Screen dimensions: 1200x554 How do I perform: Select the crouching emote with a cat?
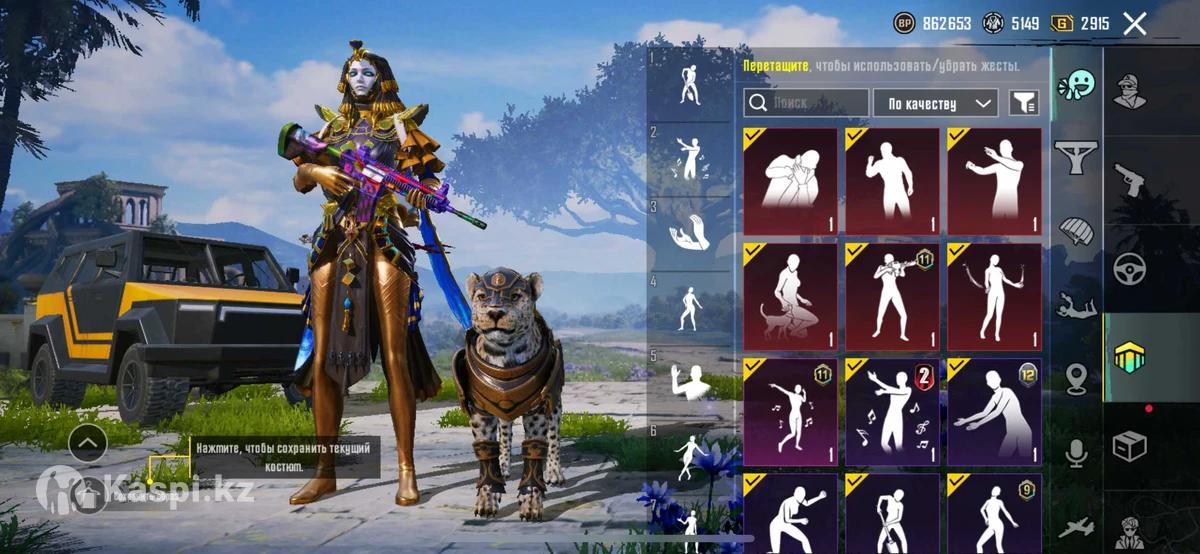790,297
